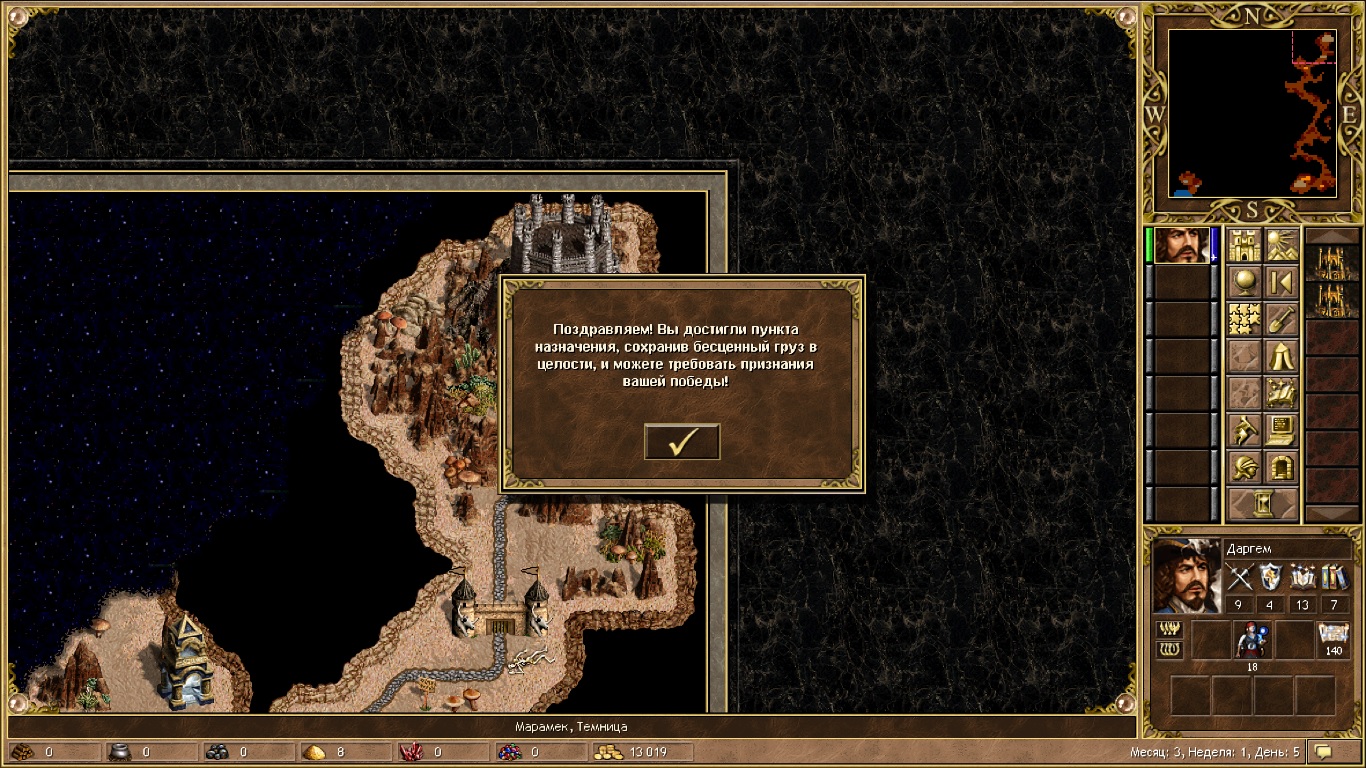Select the army stack of 18 units
The image size is (1366, 768).
click(1250, 640)
